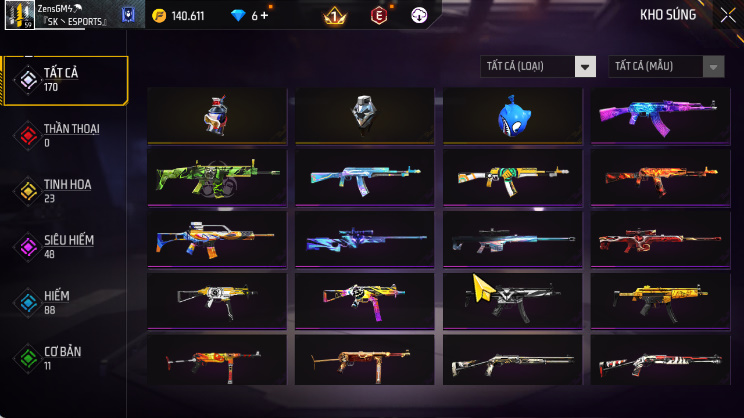Click the gold coin balance
This screenshot has width=744, height=418.
click(178, 16)
